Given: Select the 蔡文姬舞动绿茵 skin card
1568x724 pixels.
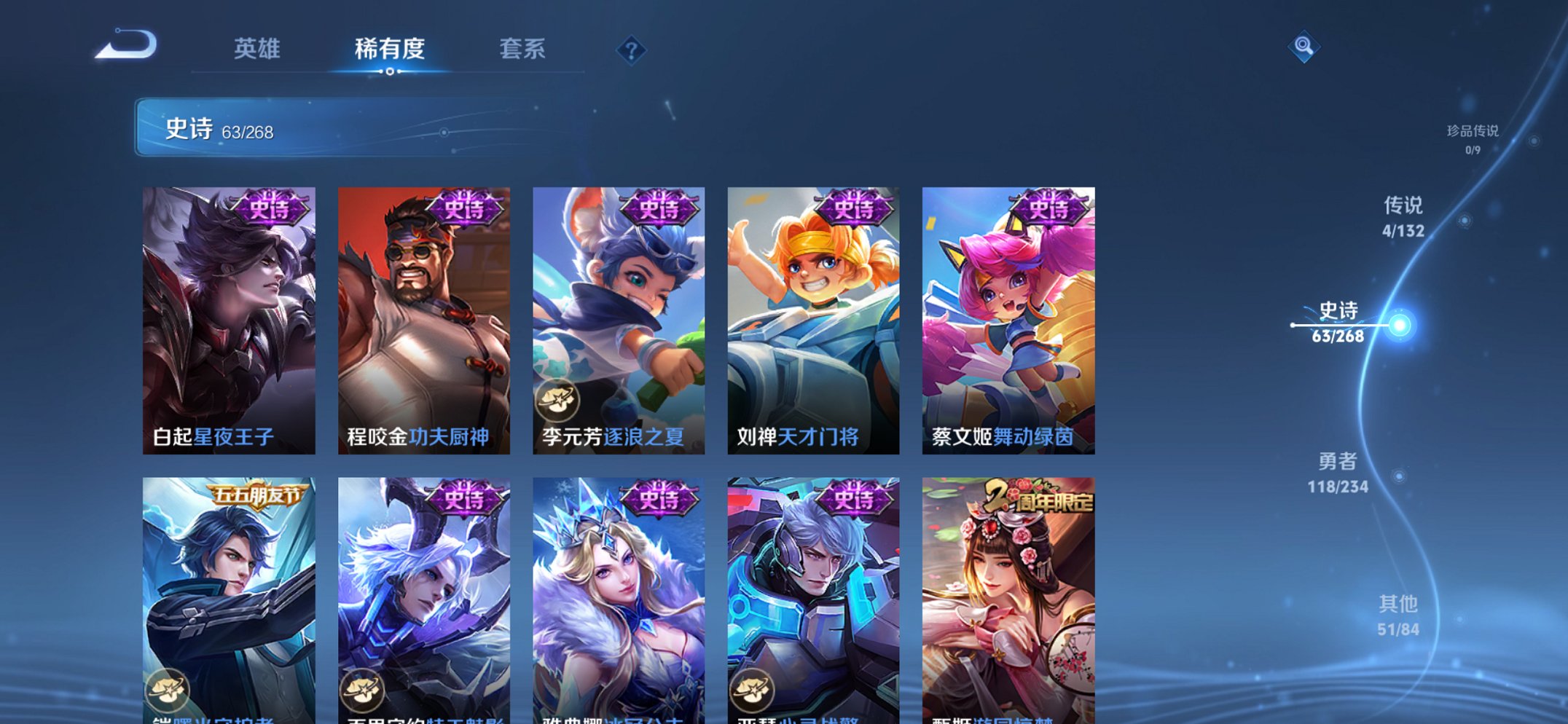Looking at the screenshot, I should pos(1006,313).
